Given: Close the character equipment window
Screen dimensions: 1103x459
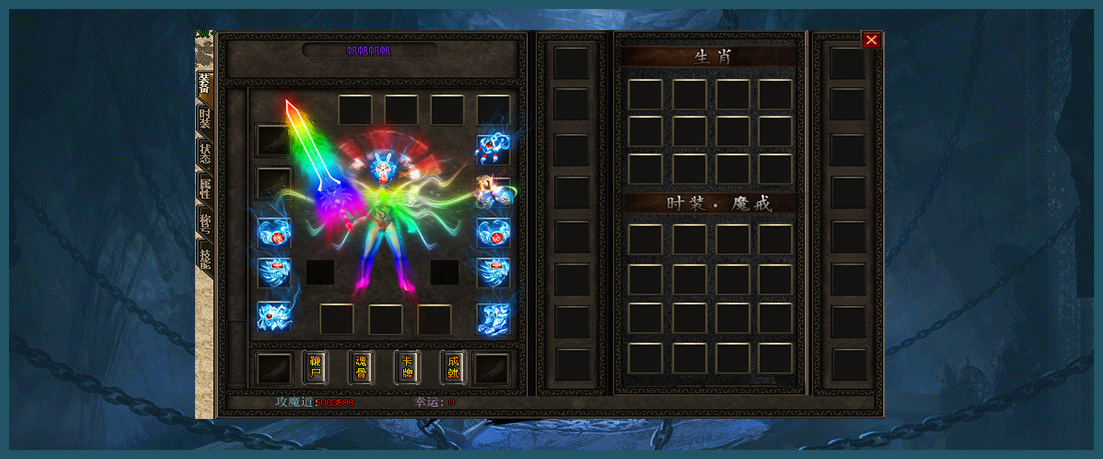Looking at the screenshot, I should click(871, 40).
